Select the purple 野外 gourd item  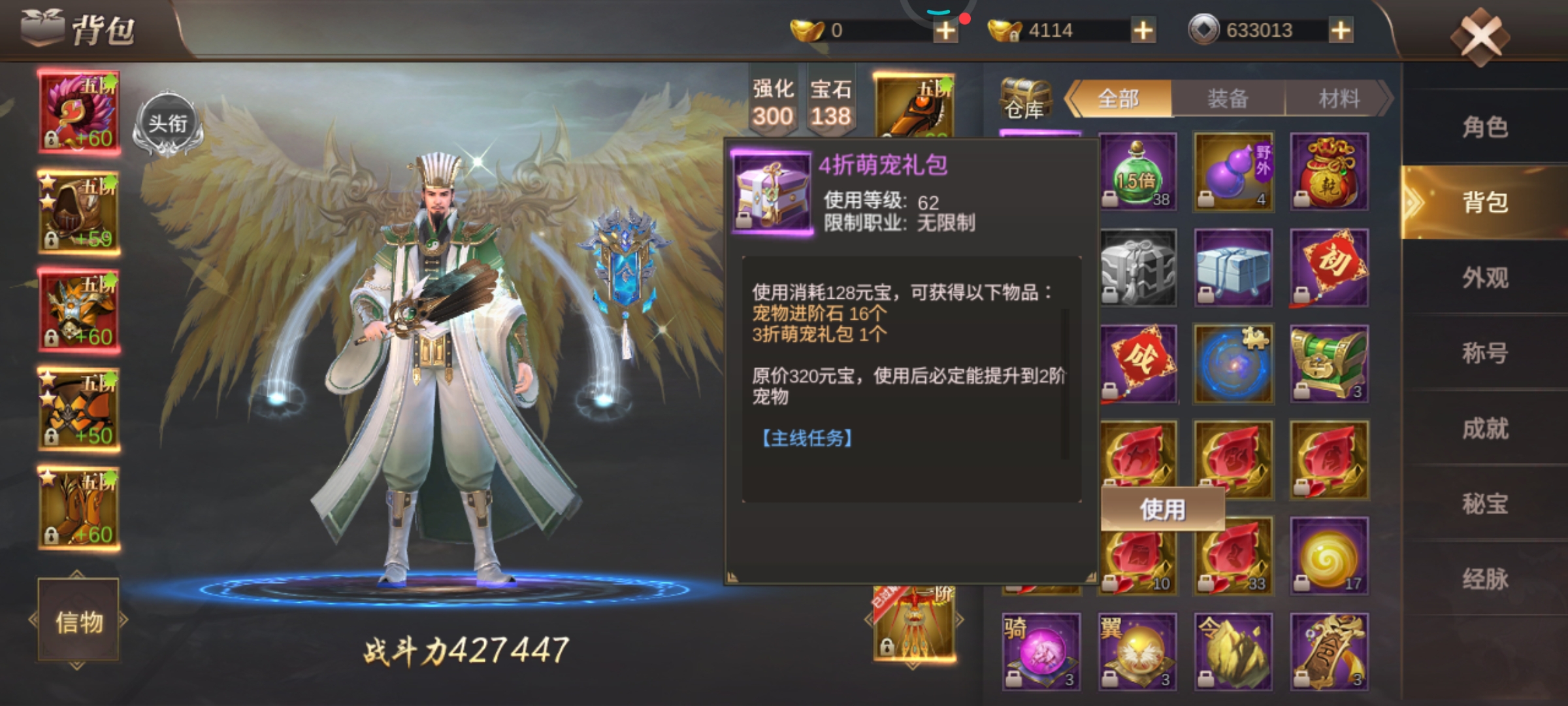pyautogui.click(x=1233, y=172)
